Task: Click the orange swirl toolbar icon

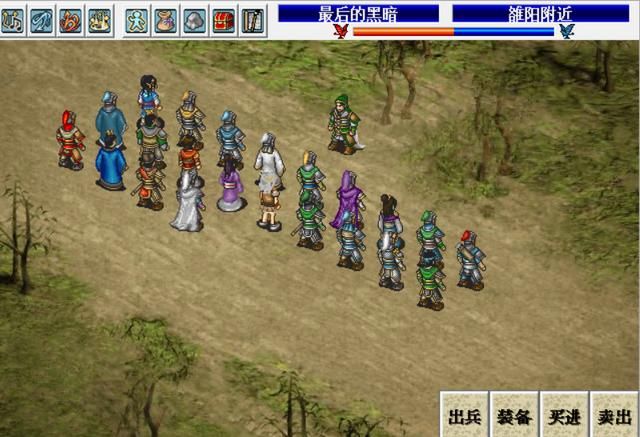Action: (x=70, y=19)
